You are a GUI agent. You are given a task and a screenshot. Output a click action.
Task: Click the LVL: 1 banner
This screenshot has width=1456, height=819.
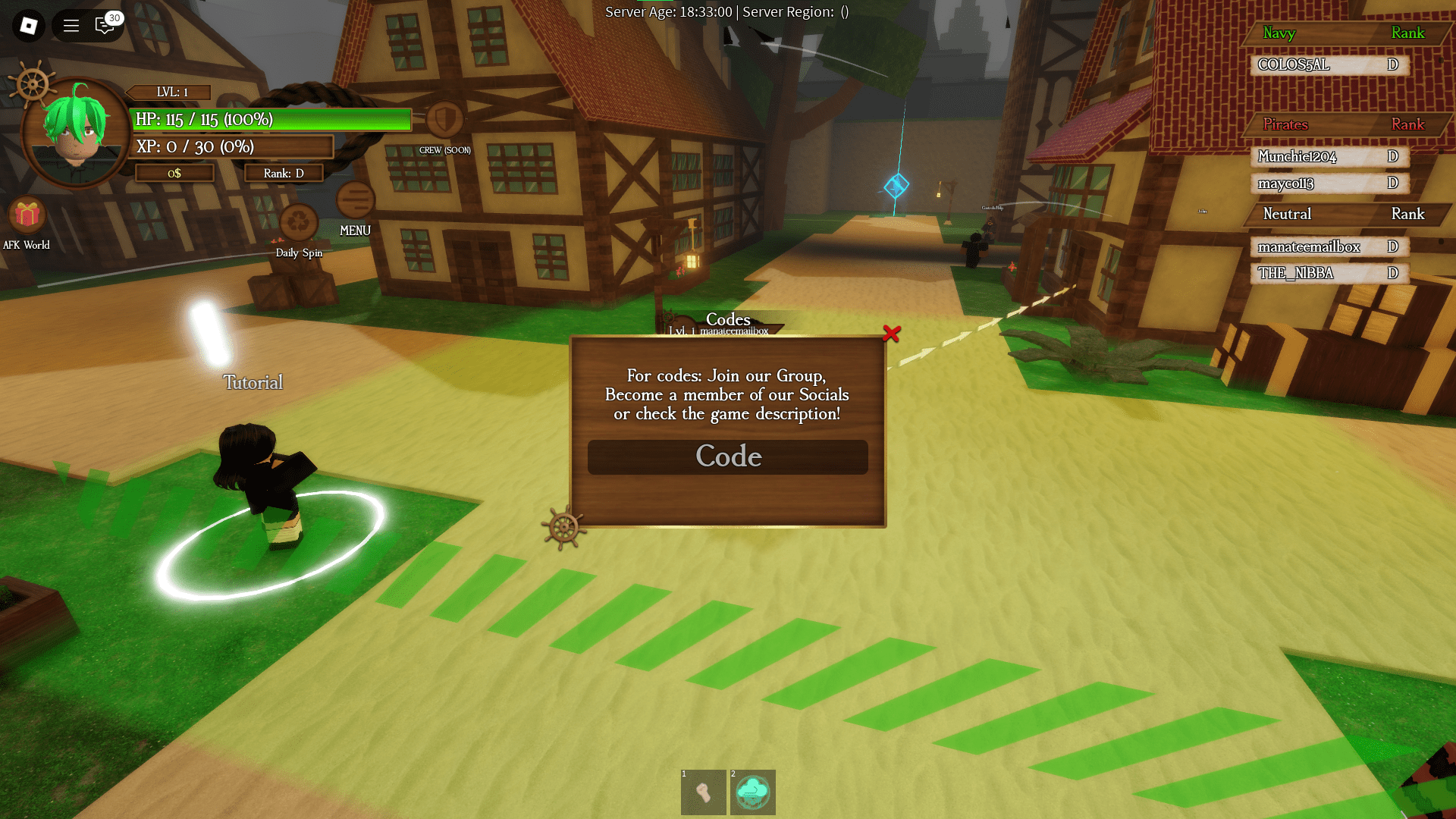[x=168, y=92]
